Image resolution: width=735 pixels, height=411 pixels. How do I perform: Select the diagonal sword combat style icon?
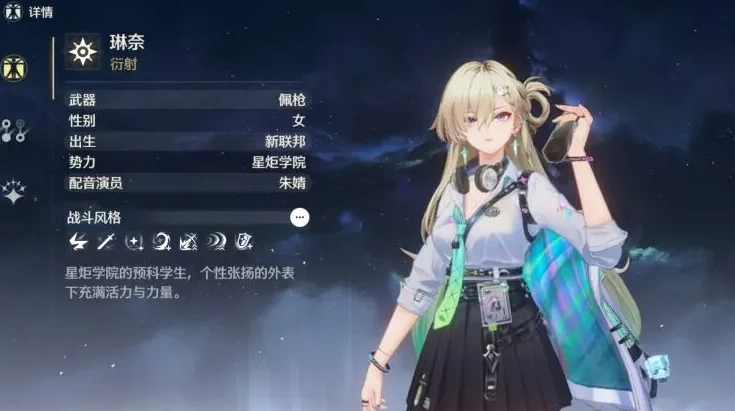coord(106,241)
